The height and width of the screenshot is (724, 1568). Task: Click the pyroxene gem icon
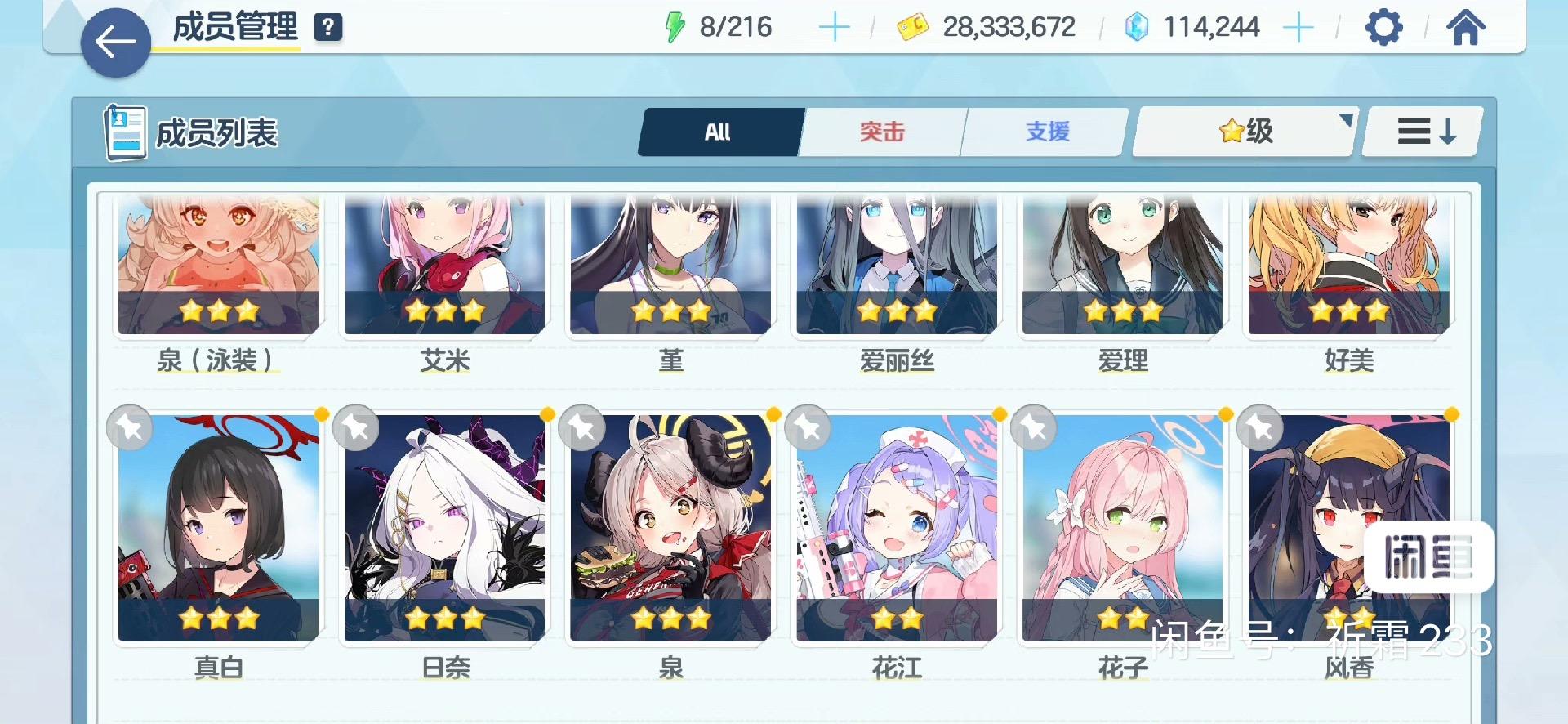pos(1138,27)
